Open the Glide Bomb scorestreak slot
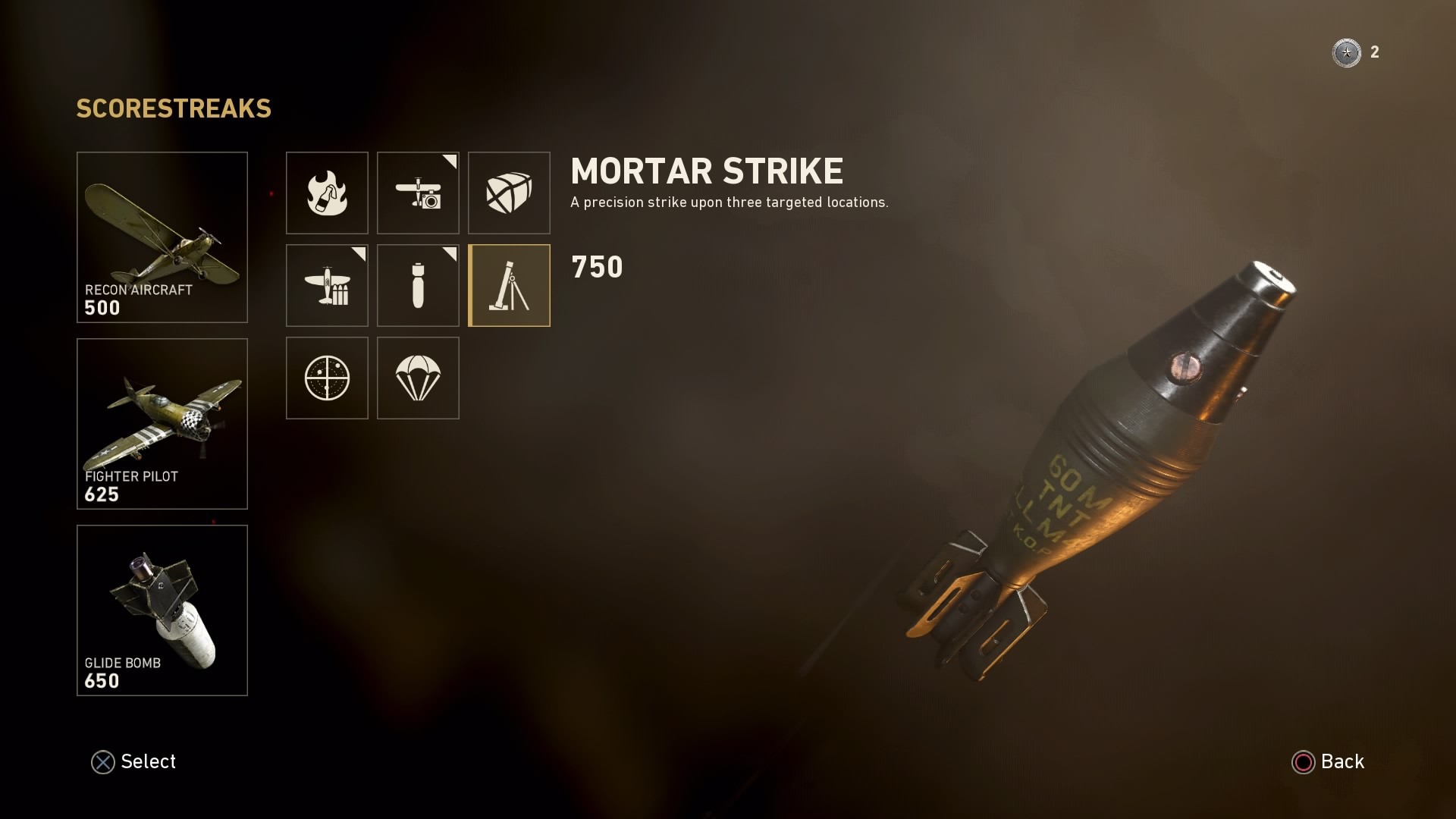This screenshot has width=1456, height=819. click(x=162, y=610)
